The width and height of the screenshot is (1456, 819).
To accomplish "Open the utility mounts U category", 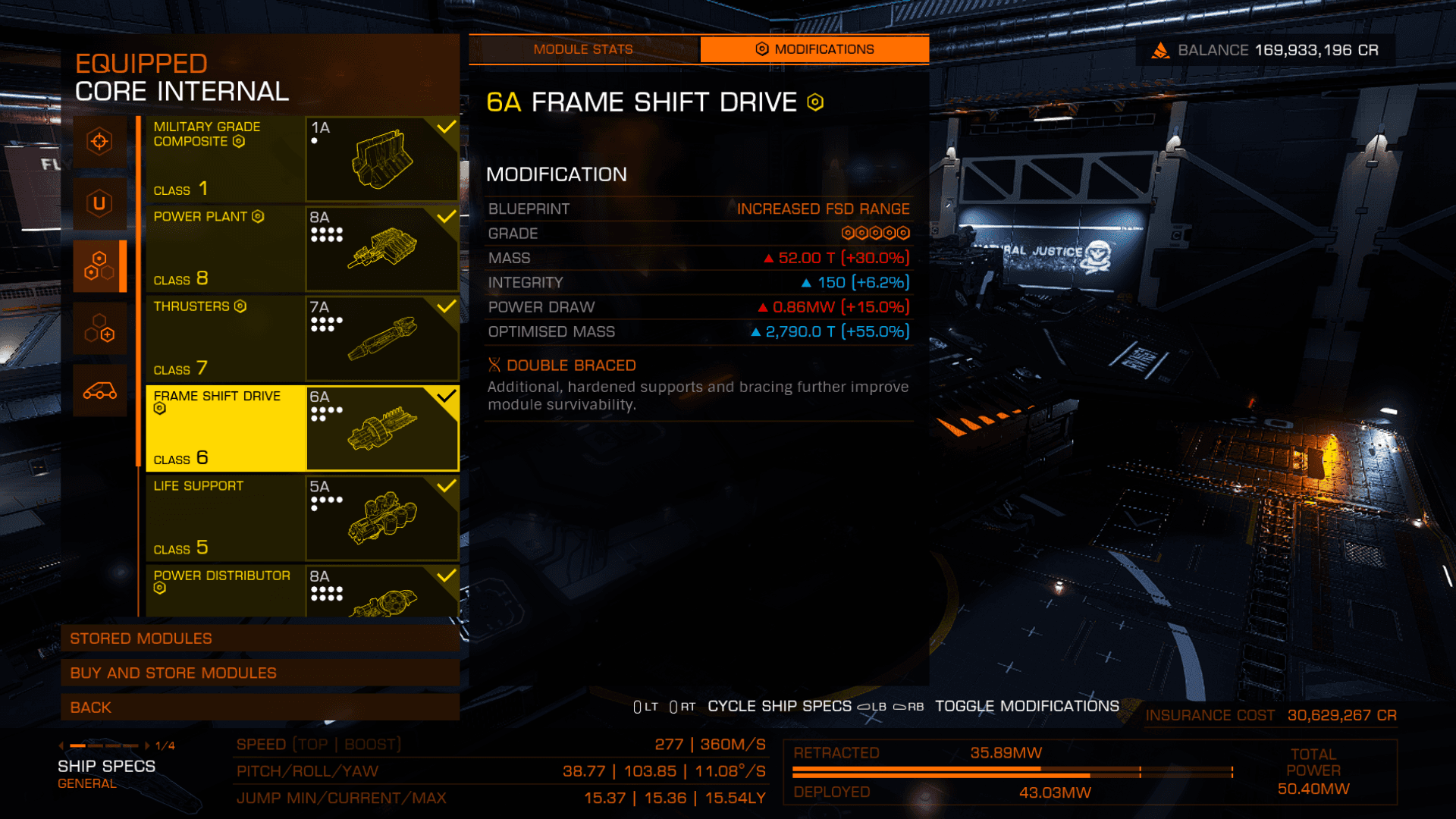I will tap(99, 203).
